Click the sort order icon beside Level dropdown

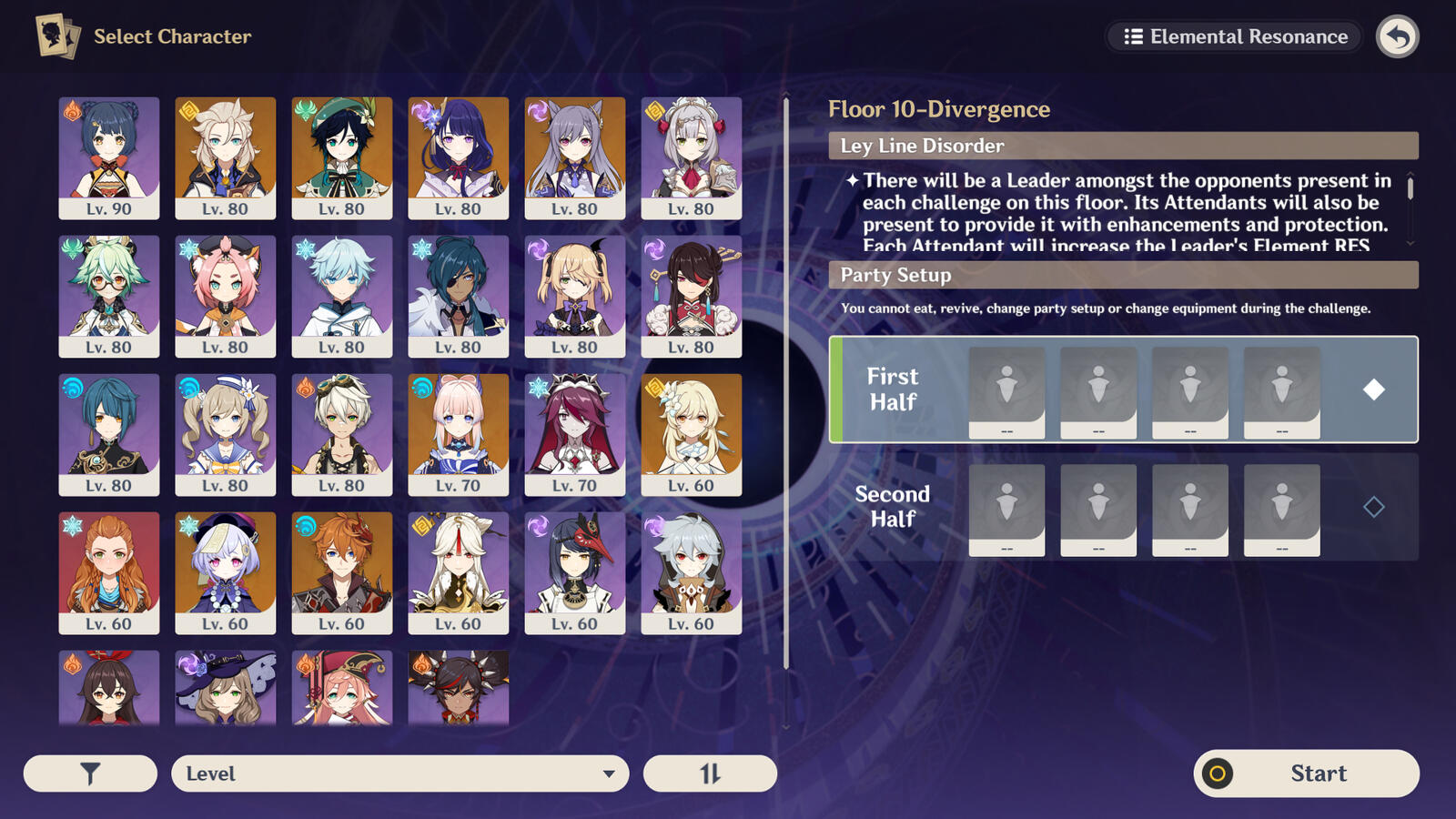click(x=710, y=773)
